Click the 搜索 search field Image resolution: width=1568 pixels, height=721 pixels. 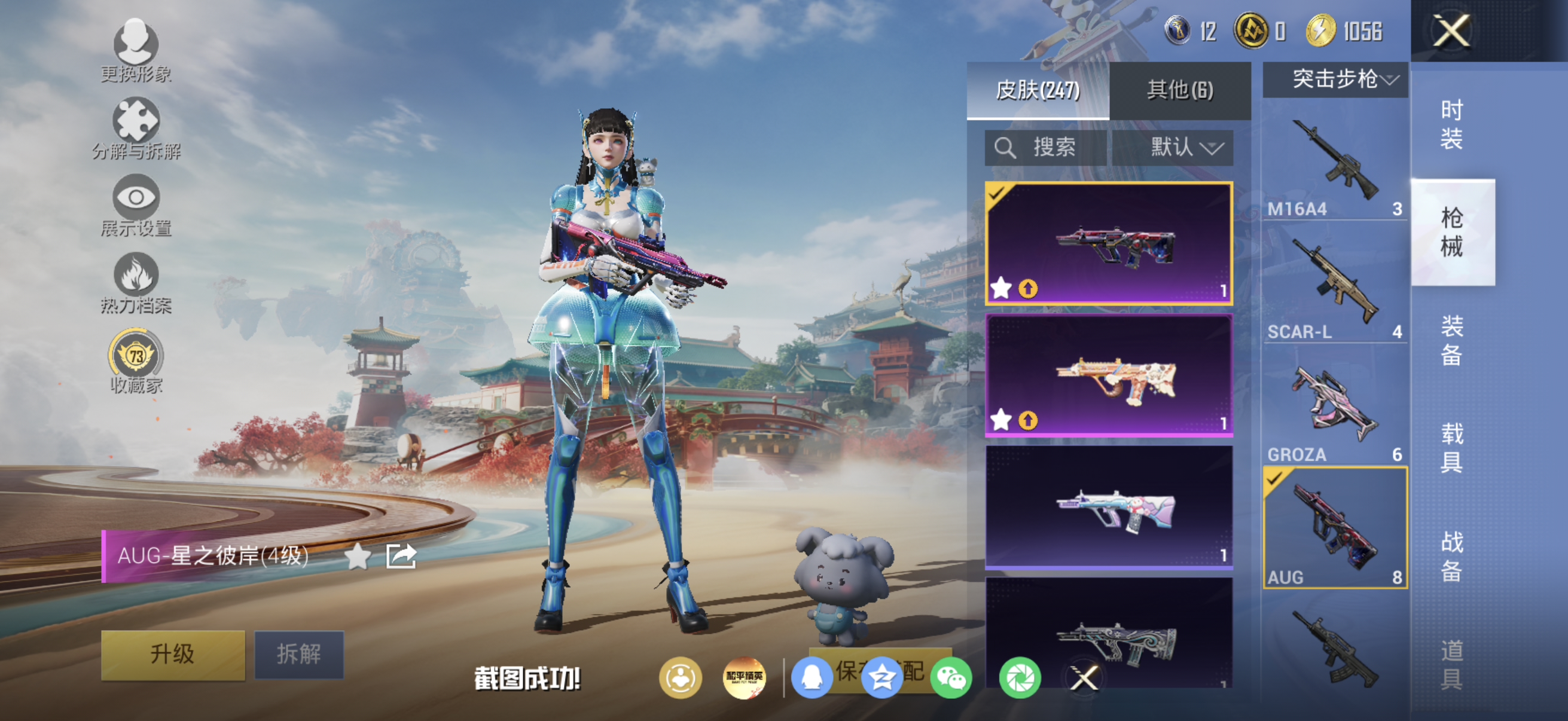[x=1046, y=147]
